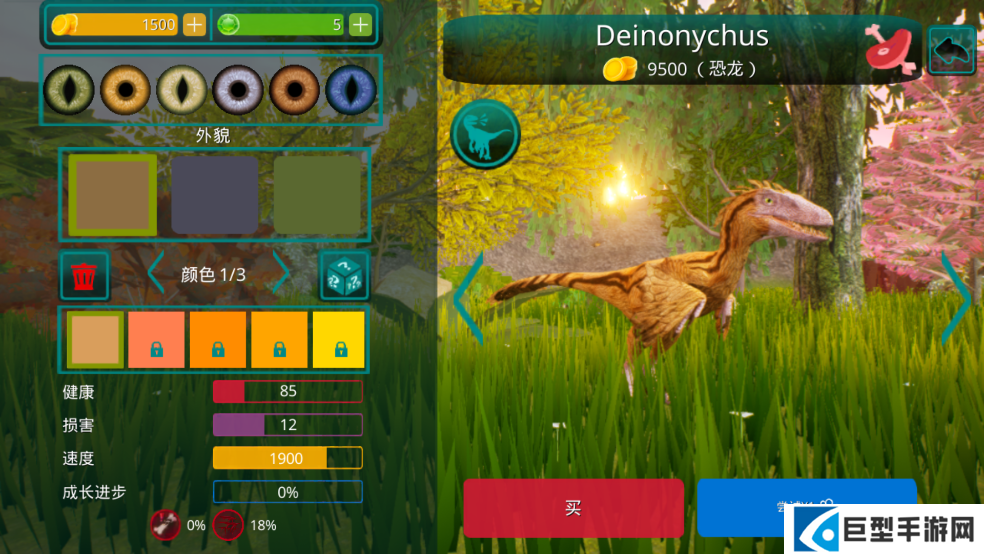984x554 pixels.
Task: Add more green gems with plus button
Action: [360, 25]
